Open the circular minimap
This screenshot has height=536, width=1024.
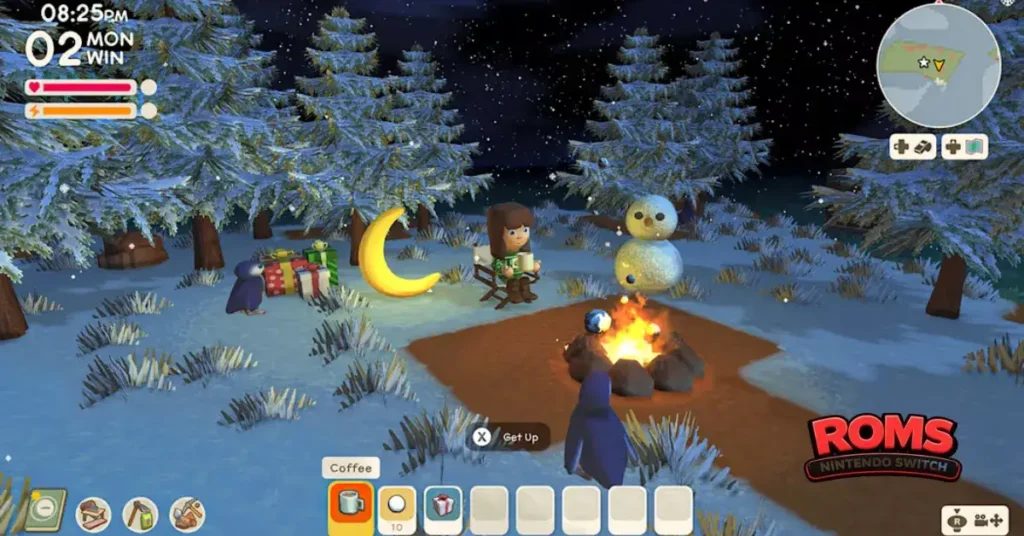click(938, 64)
